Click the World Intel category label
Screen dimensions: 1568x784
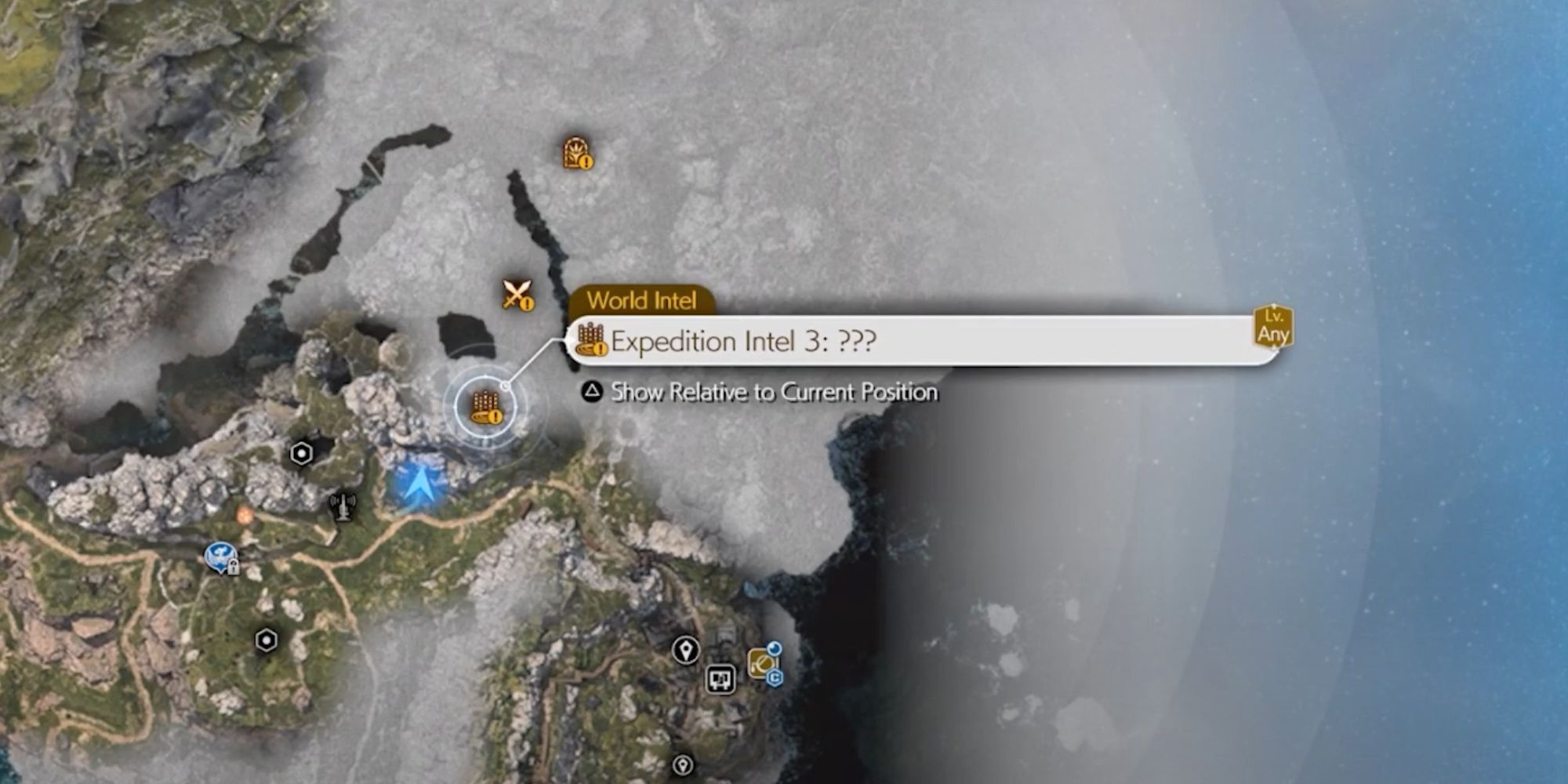point(641,300)
